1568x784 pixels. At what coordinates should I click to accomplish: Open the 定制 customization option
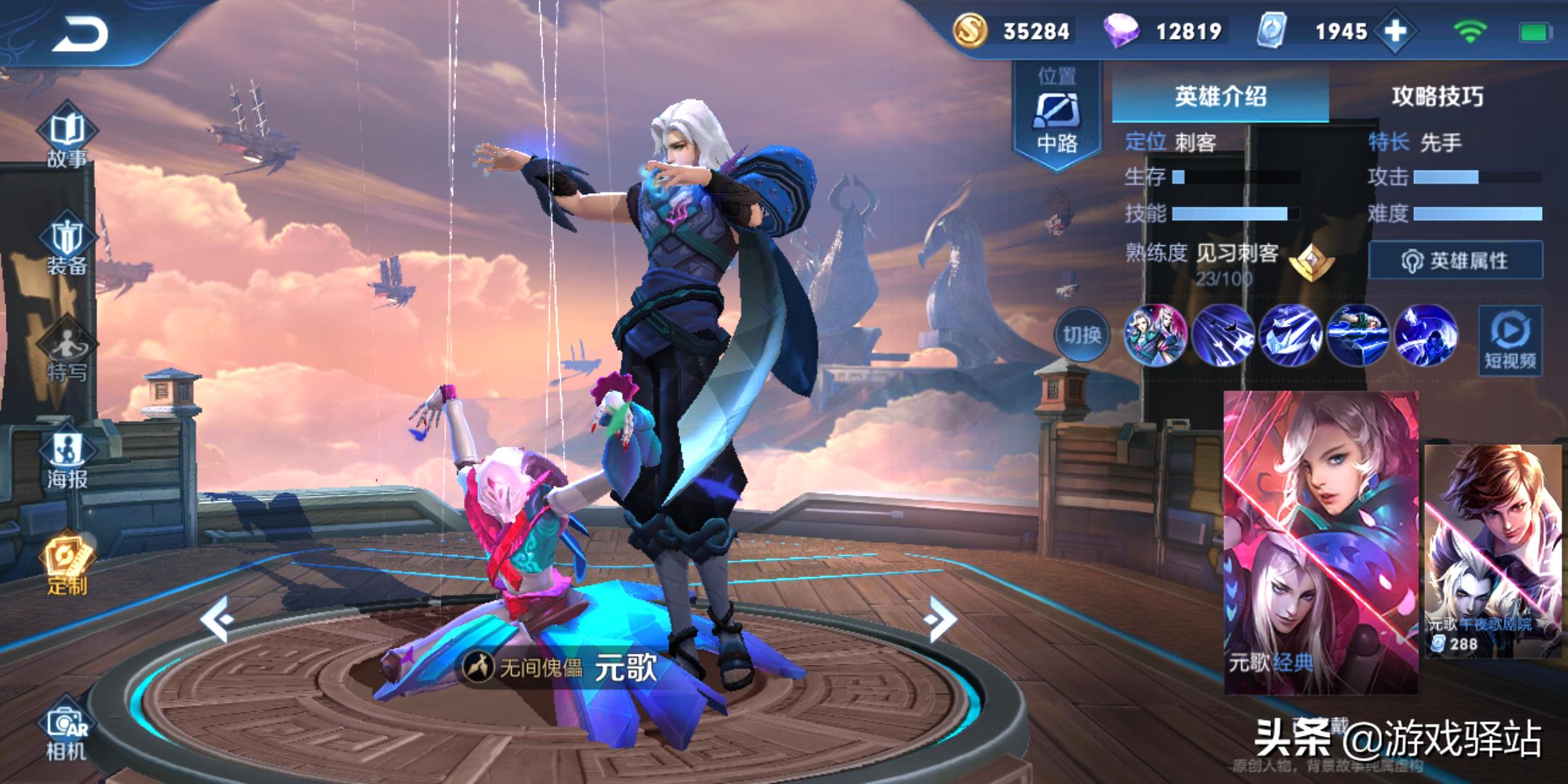67,564
